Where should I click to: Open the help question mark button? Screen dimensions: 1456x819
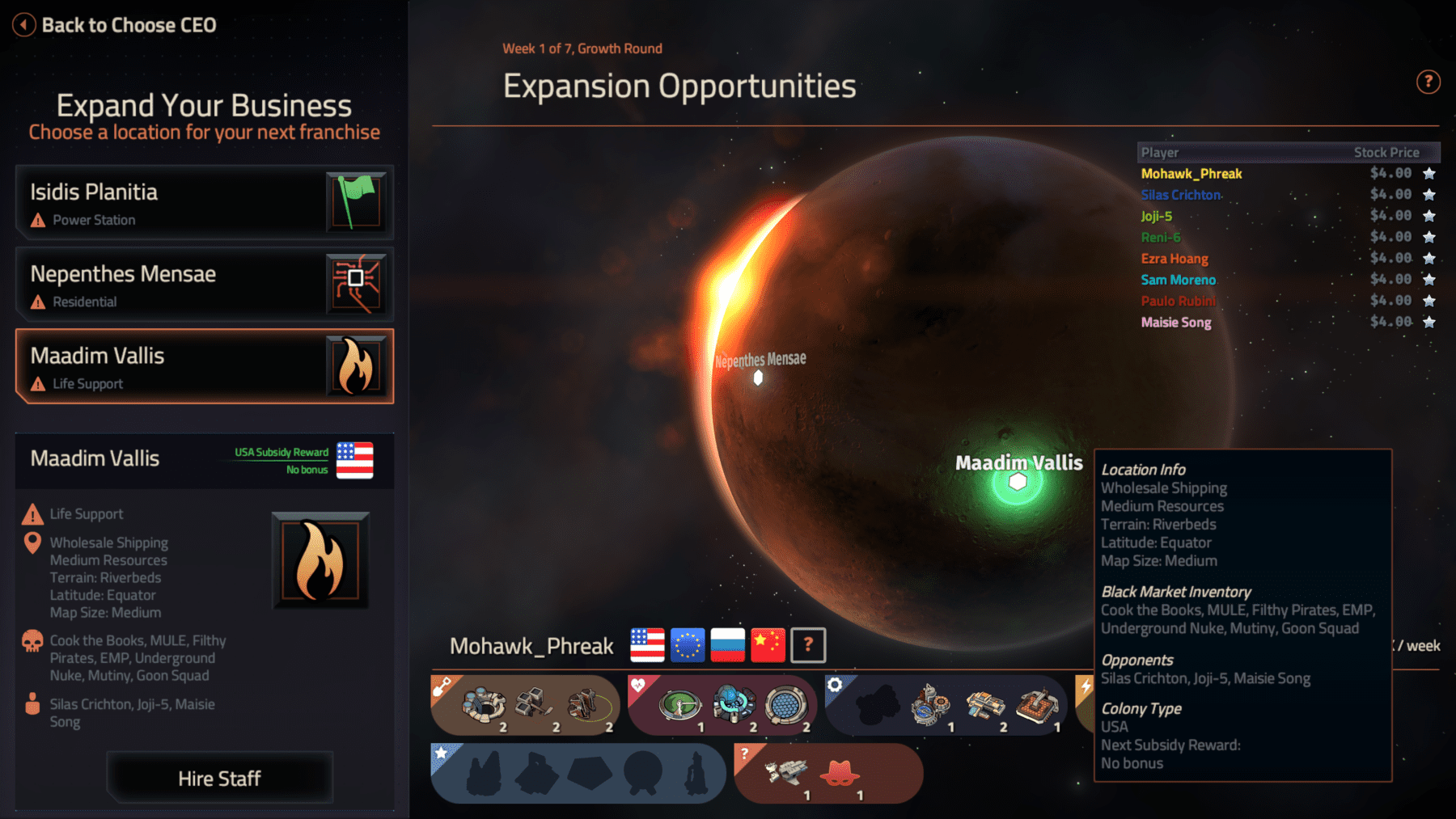pos(1428,82)
